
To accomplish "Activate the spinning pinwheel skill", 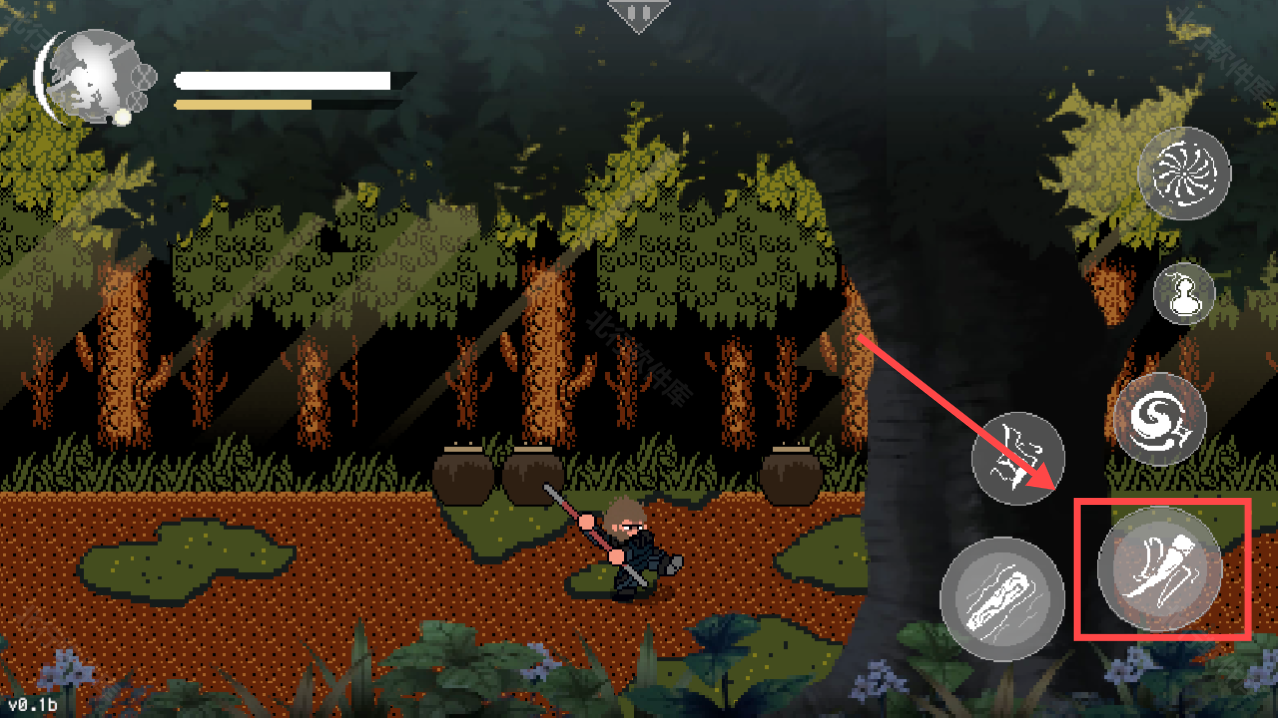I will coord(1184,173).
